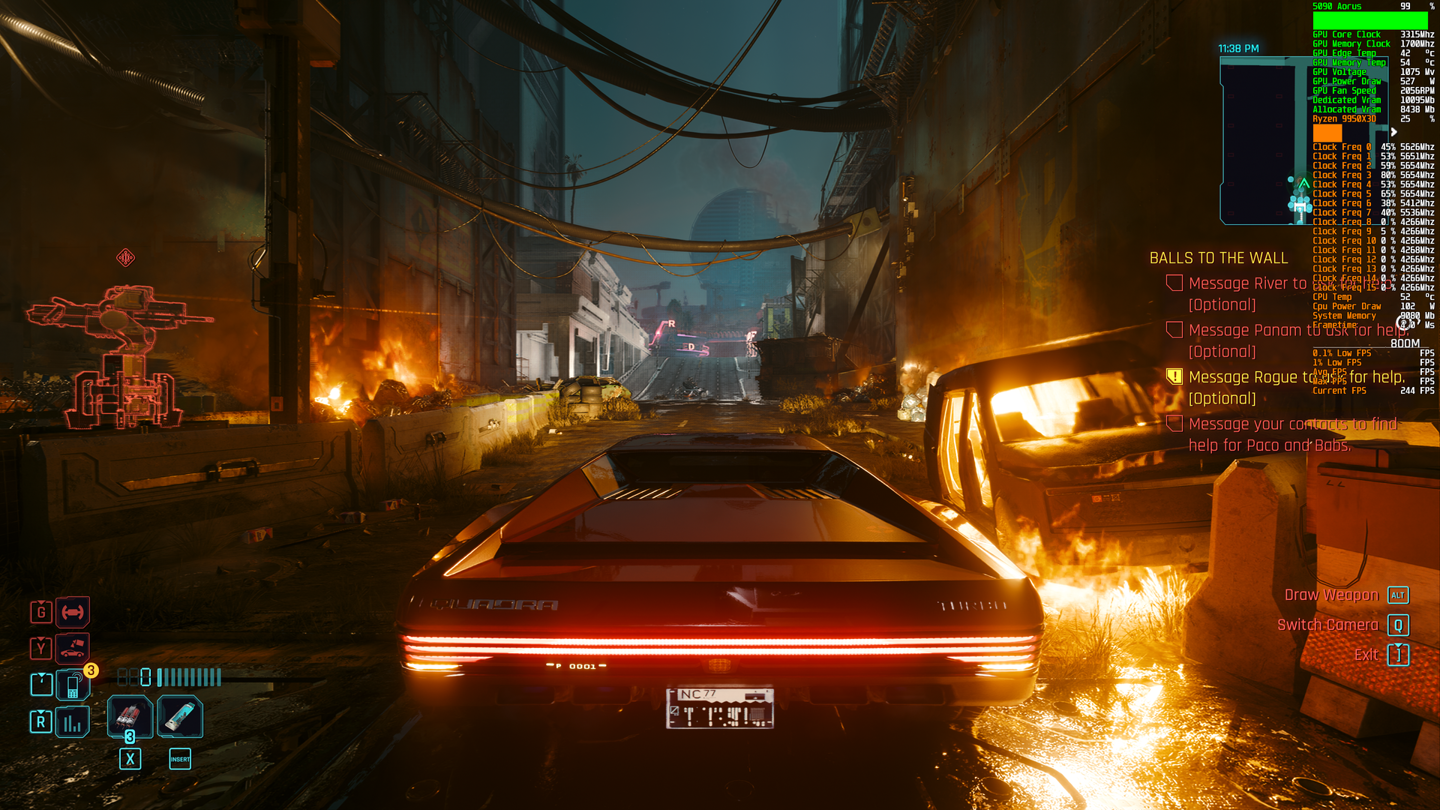Select the Message River optional objective
1440x810 pixels.
point(1246,284)
